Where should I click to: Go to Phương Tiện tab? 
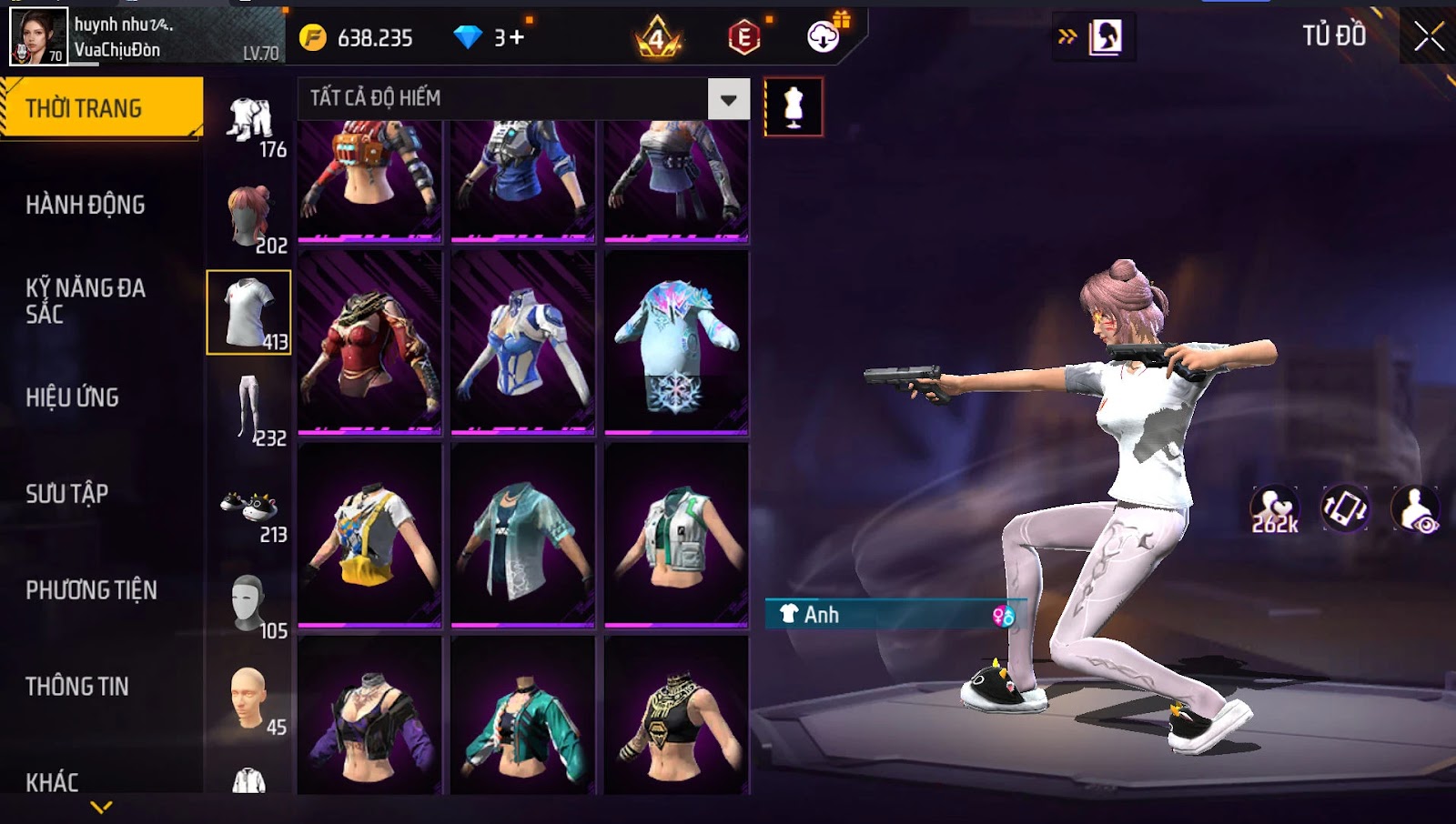pos(91,590)
